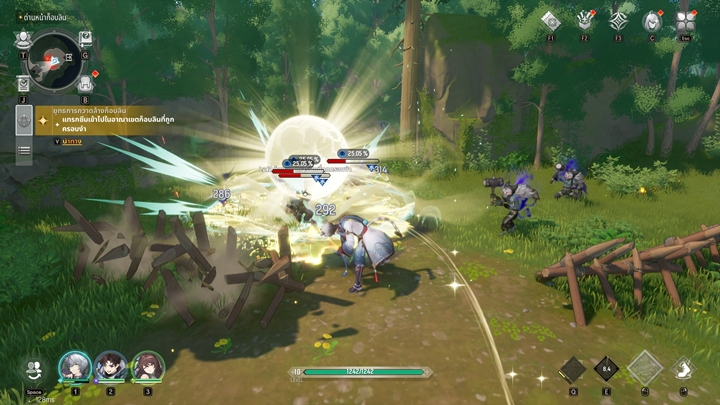Open the circular minimap
The image size is (720, 405).
pyautogui.click(x=55, y=59)
